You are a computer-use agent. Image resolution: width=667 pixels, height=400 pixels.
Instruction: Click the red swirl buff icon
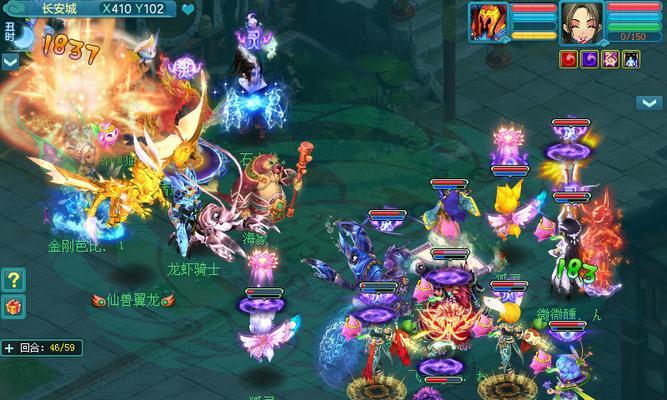[x=569, y=60]
